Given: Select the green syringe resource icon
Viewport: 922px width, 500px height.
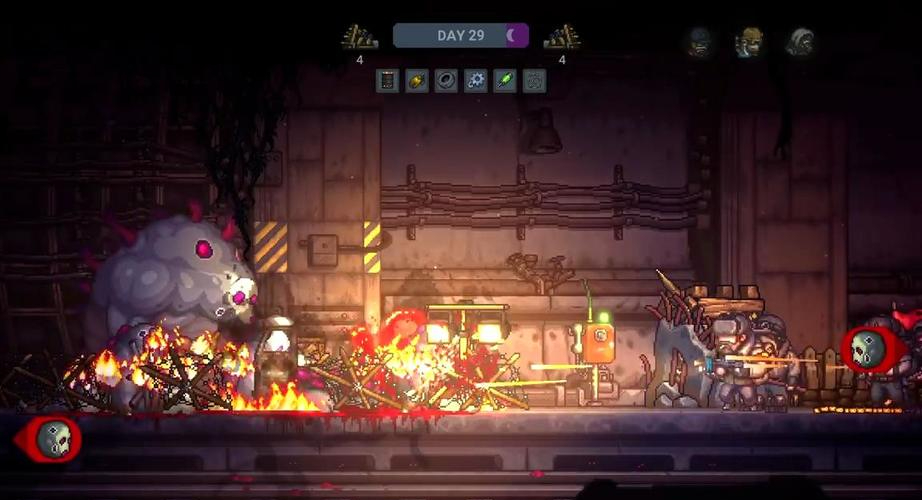Looking at the screenshot, I should click(505, 81).
